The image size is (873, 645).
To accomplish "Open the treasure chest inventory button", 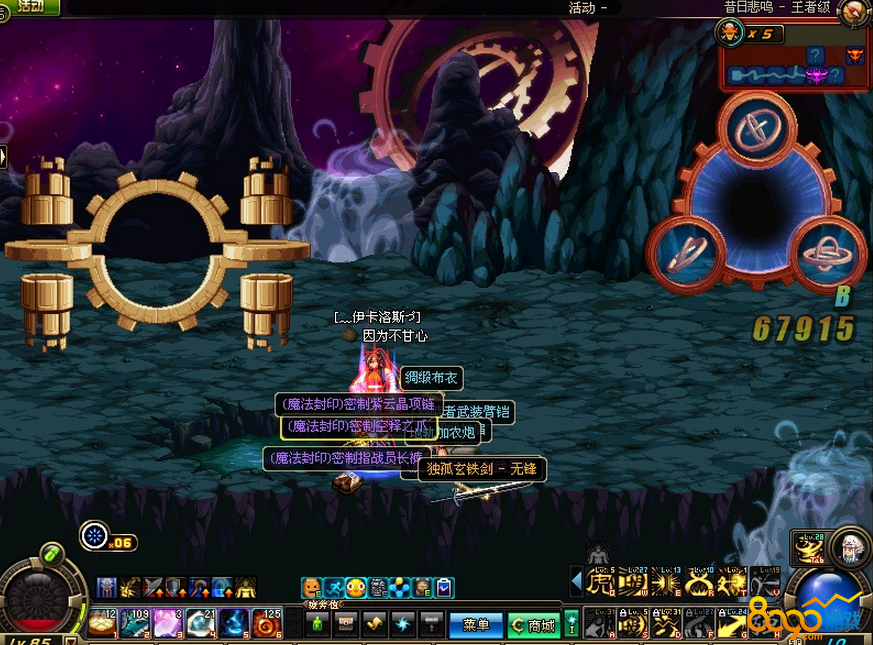I will [x=345, y=624].
